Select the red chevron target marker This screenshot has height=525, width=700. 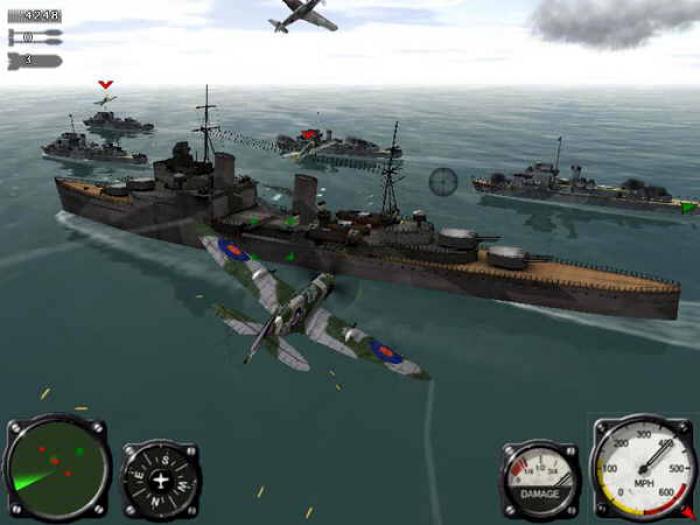(x=105, y=85)
